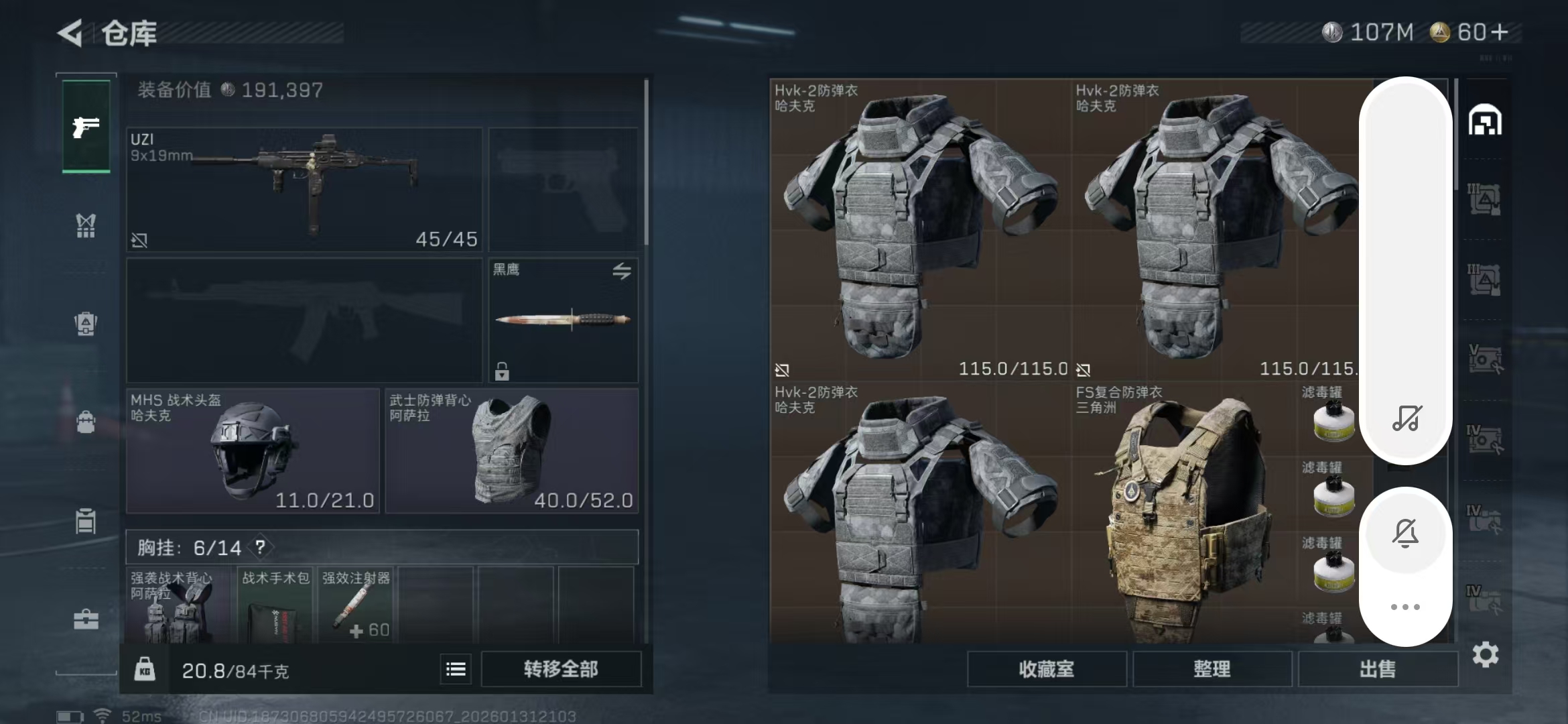Select the 战术手术包 item

click(x=275, y=605)
